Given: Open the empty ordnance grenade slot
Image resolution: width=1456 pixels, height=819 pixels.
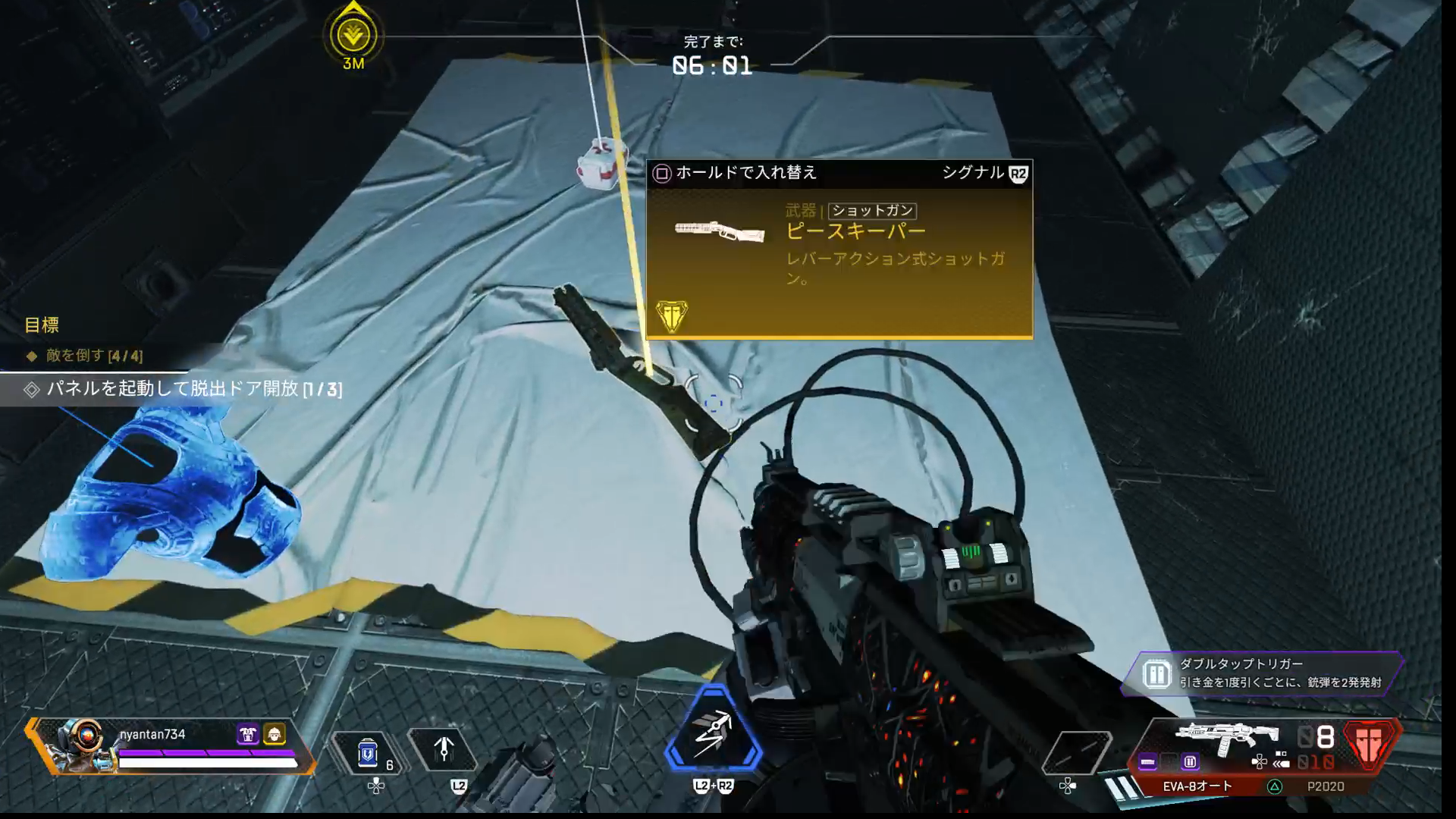Looking at the screenshot, I should click(x=1076, y=752).
